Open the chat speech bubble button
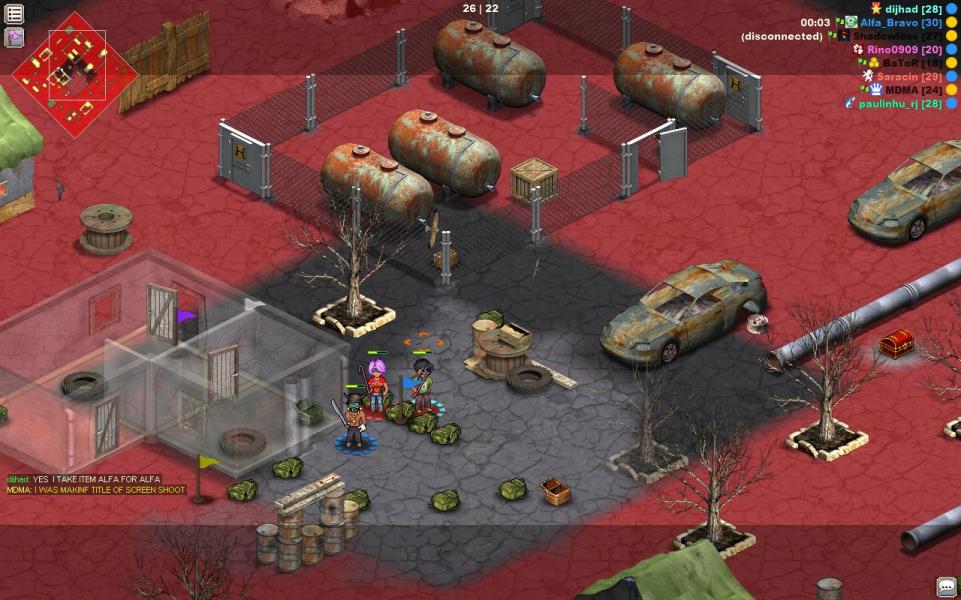Image resolution: width=961 pixels, height=600 pixels. pyautogui.click(x=946, y=586)
